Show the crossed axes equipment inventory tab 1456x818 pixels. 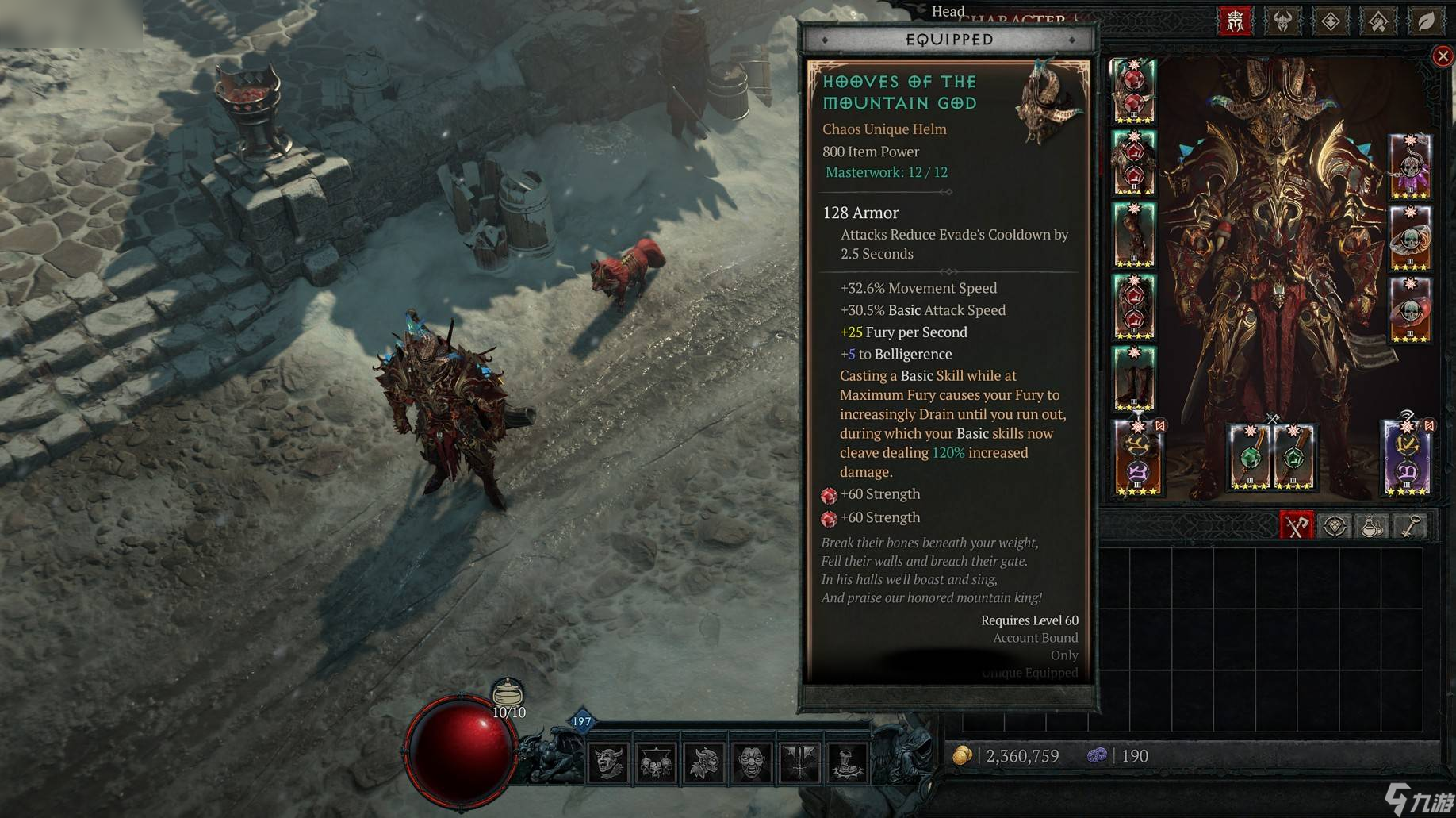pyautogui.click(x=1297, y=526)
